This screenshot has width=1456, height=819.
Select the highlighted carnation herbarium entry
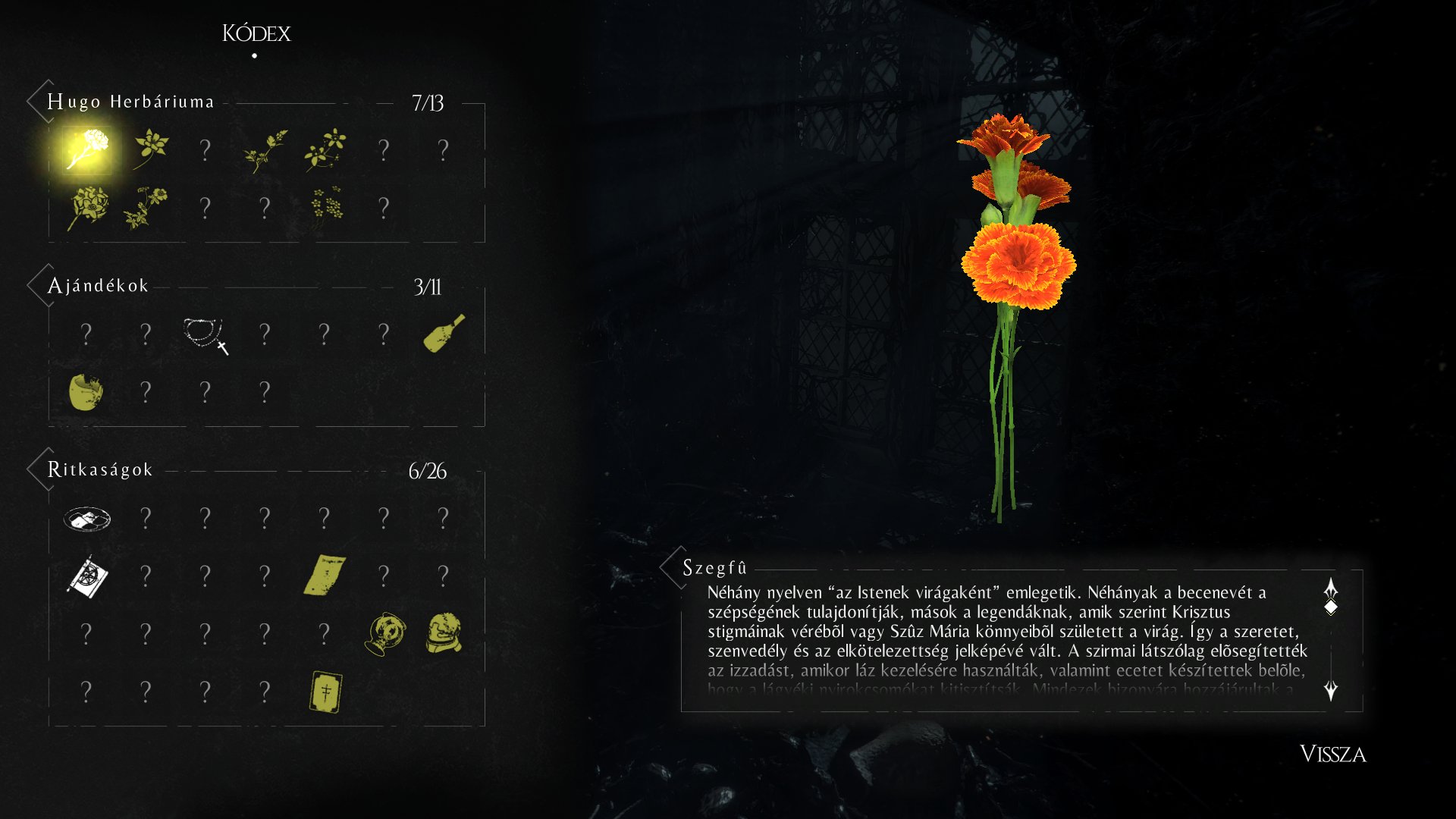[x=86, y=149]
